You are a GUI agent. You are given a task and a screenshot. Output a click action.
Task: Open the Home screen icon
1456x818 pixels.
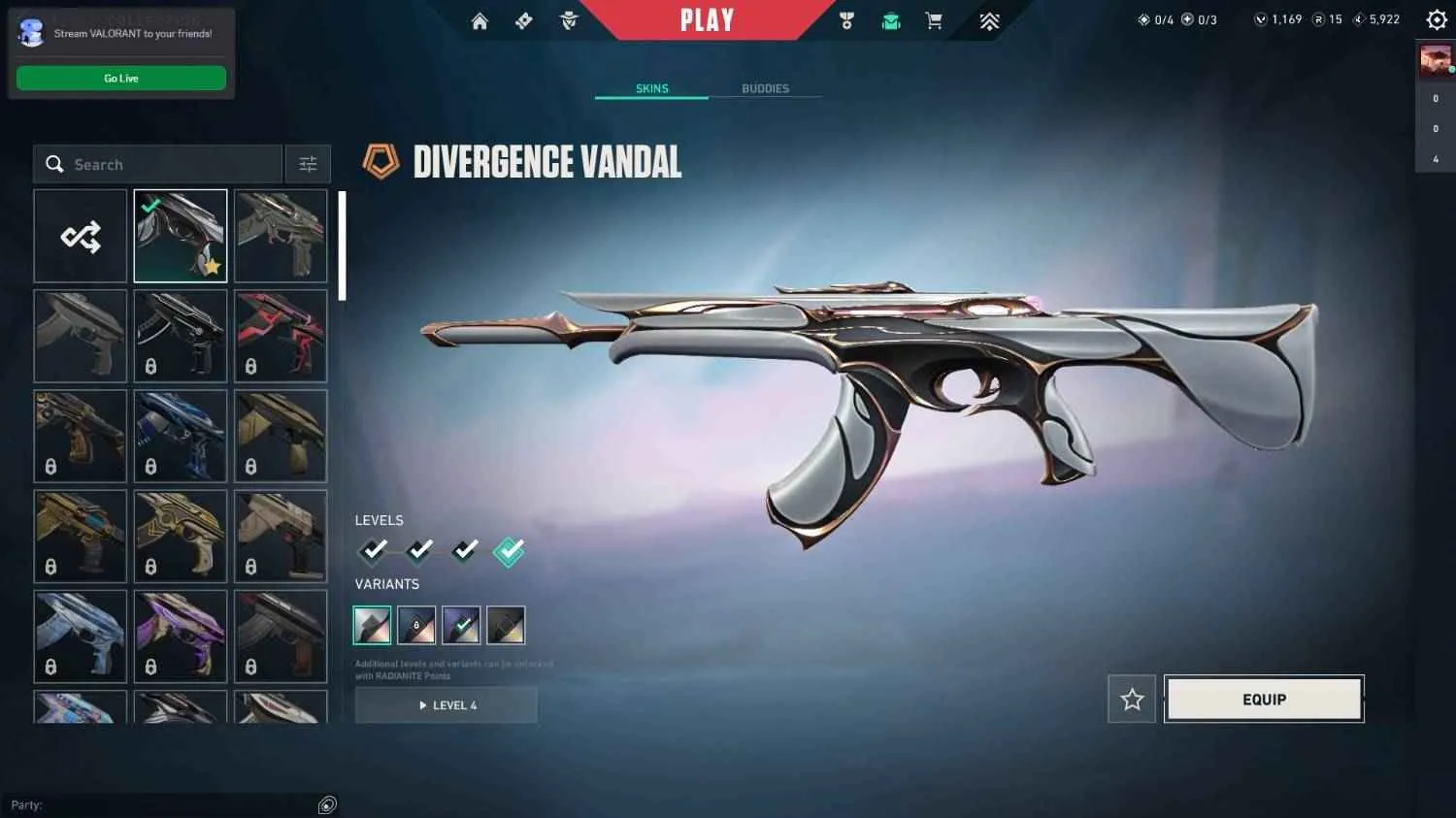point(480,20)
